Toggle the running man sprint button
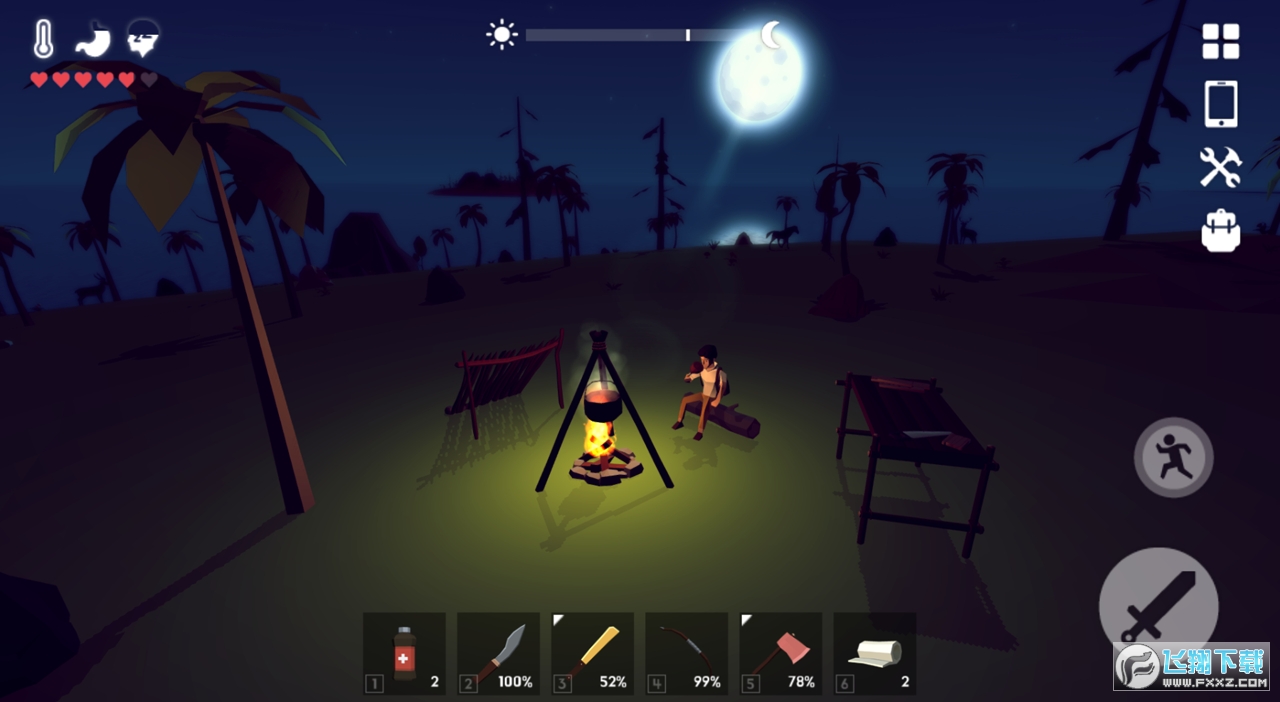The height and width of the screenshot is (702, 1280). (1173, 457)
